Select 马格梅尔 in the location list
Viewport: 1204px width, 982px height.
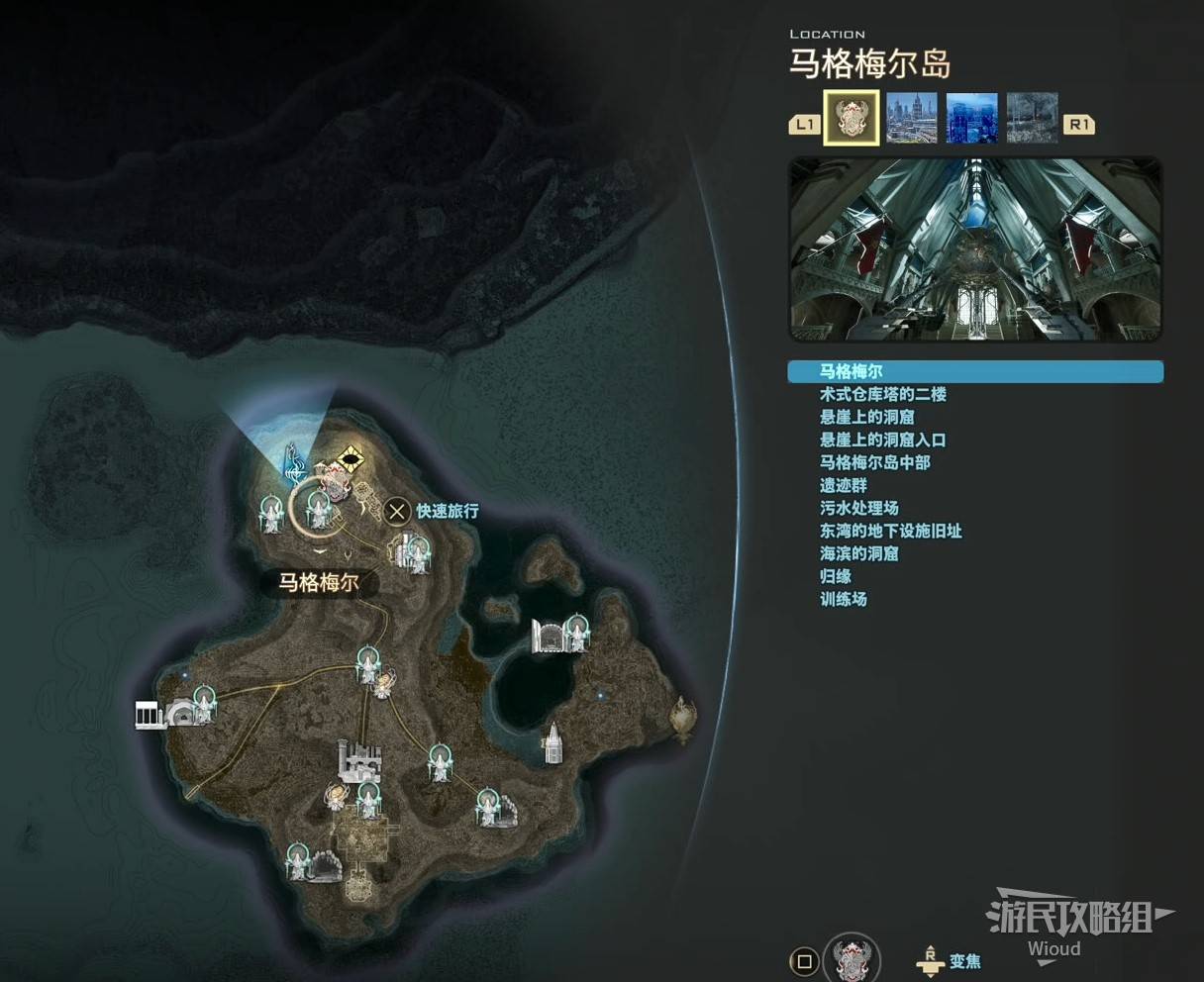tap(852, 372)
